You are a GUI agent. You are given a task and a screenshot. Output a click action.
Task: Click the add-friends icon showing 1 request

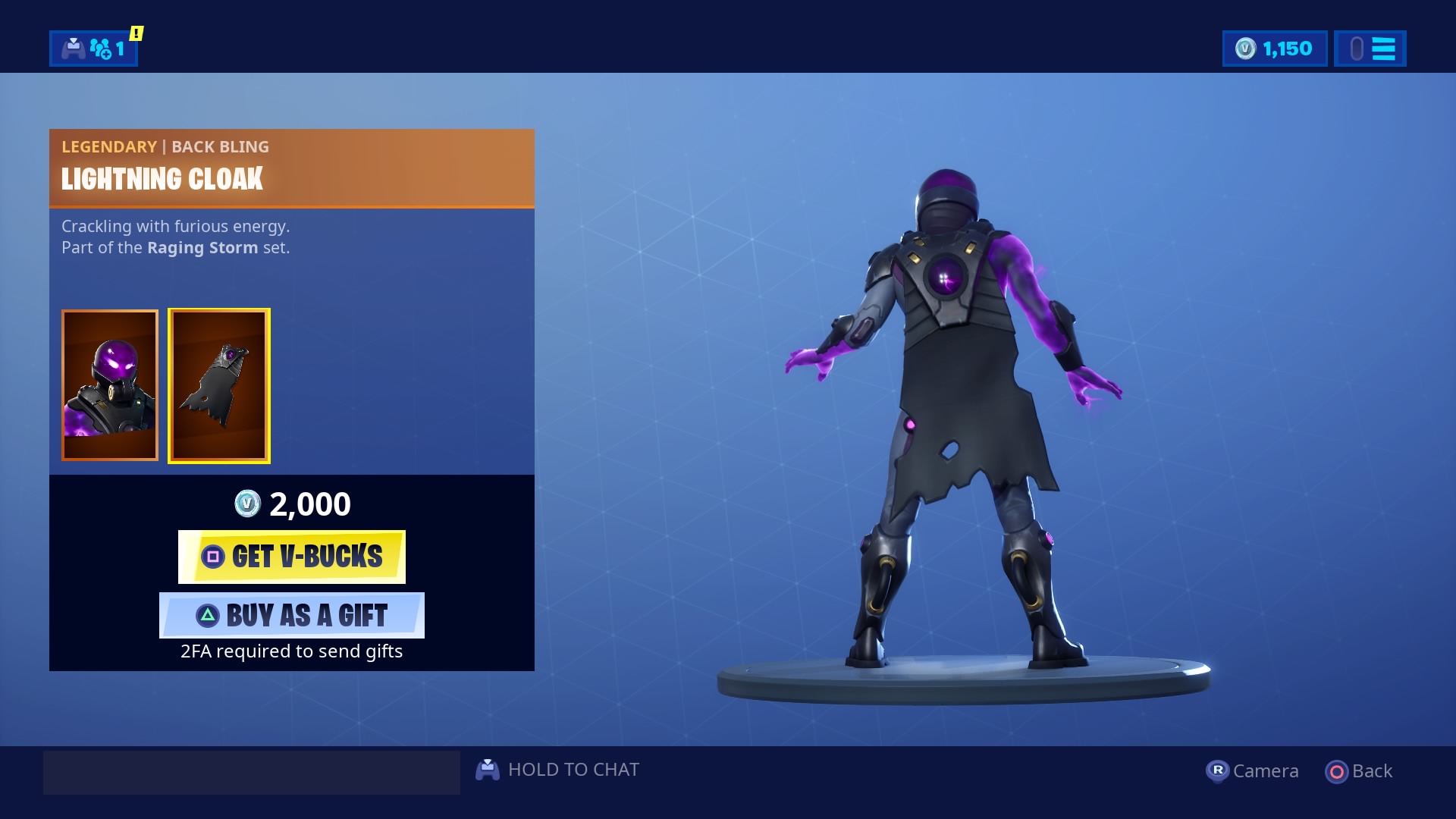(100, 49)
